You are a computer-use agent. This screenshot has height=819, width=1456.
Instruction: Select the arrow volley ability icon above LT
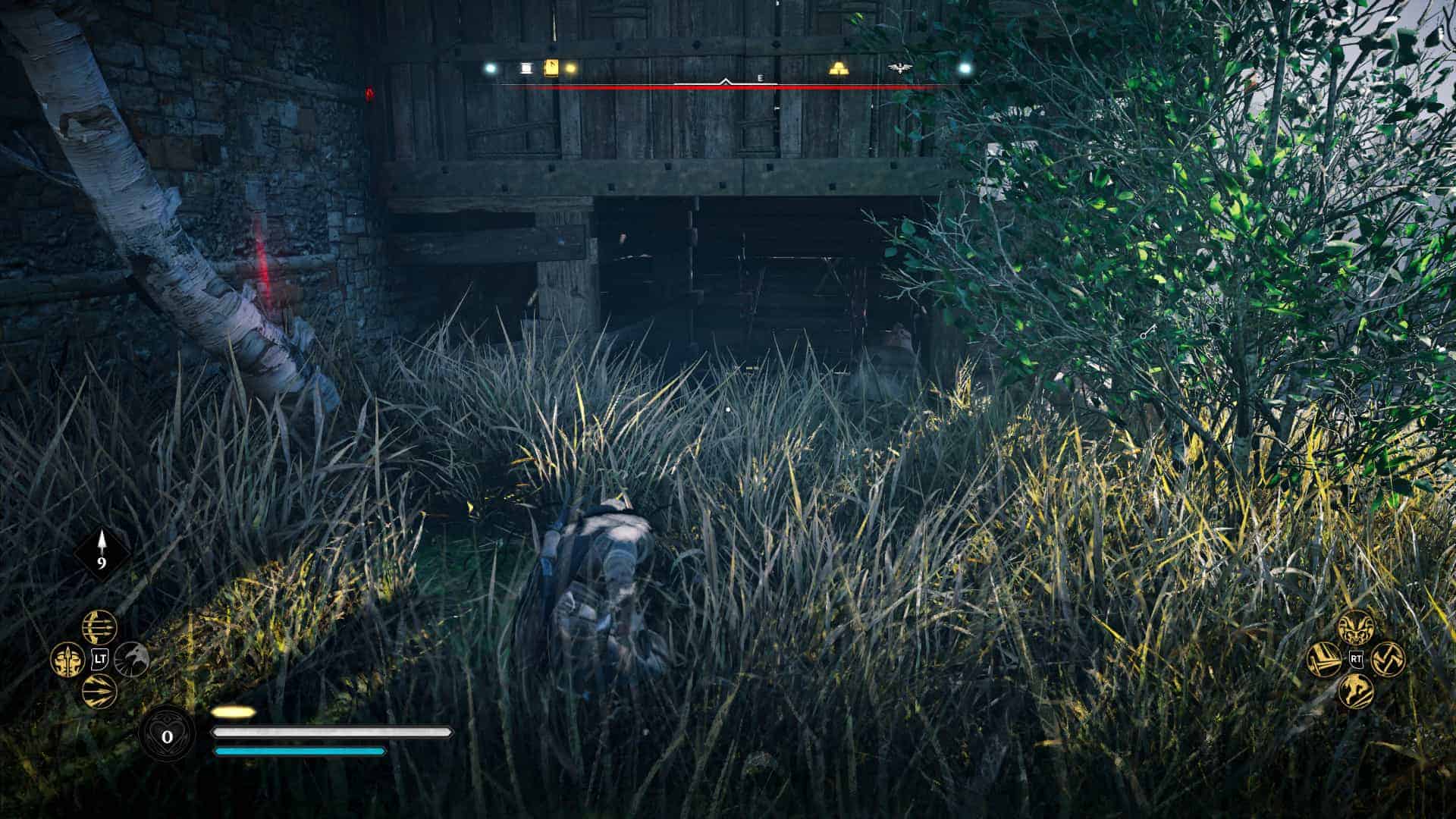99,627
